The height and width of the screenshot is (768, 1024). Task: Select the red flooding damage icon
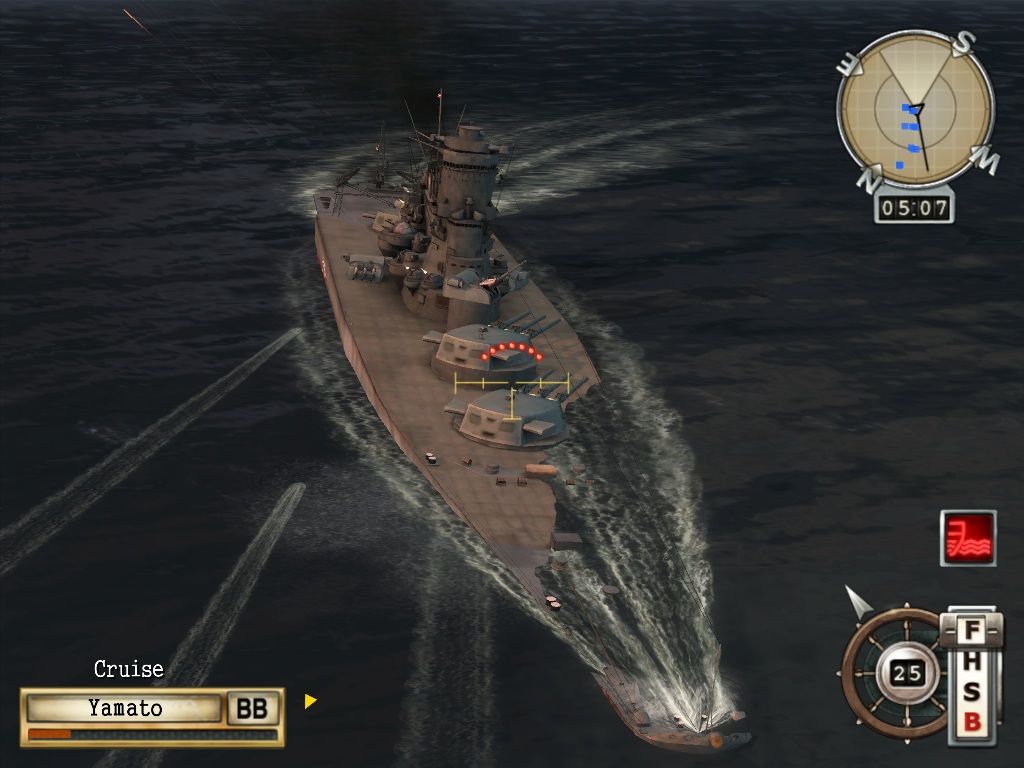pyautogui.click(x=968, y=538)
